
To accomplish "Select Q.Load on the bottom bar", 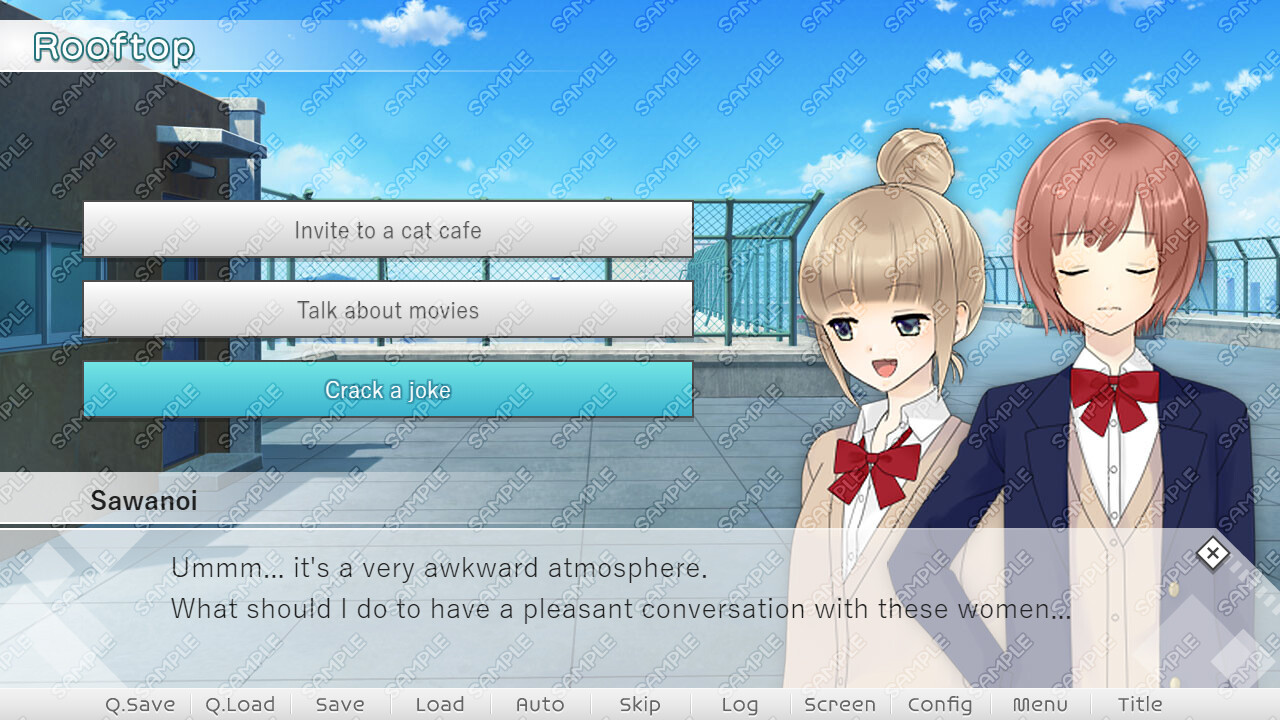I will click(x=240, y=704).
